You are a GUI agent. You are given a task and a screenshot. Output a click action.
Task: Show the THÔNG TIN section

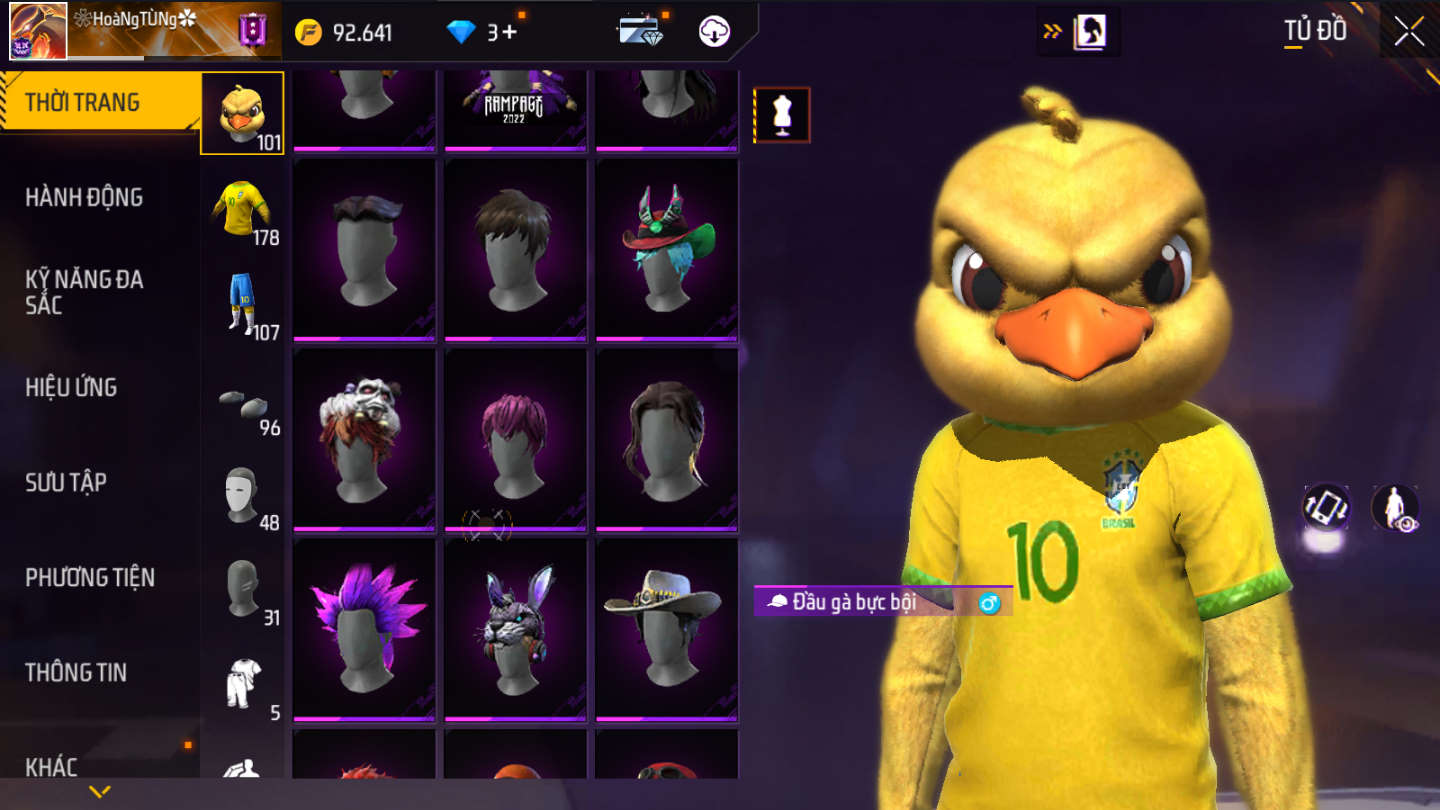[x=76, y=672]
